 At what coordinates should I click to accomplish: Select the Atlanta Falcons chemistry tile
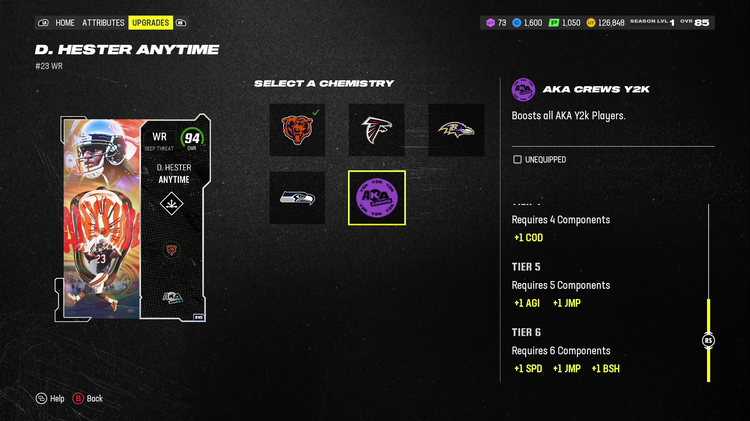[x=376, y=130]
